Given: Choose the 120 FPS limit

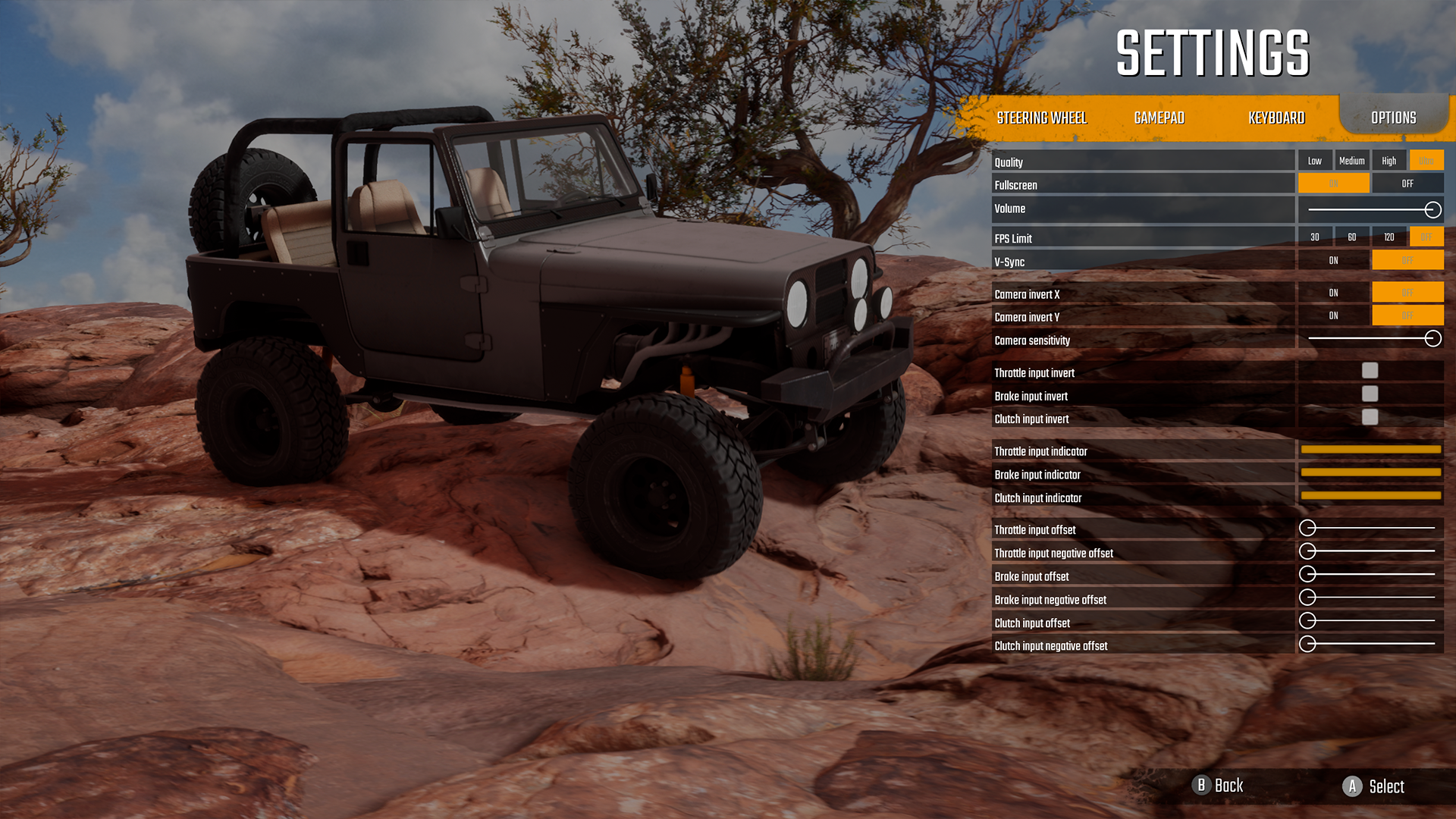Looking at the screenshot, I should [1389, 237].
